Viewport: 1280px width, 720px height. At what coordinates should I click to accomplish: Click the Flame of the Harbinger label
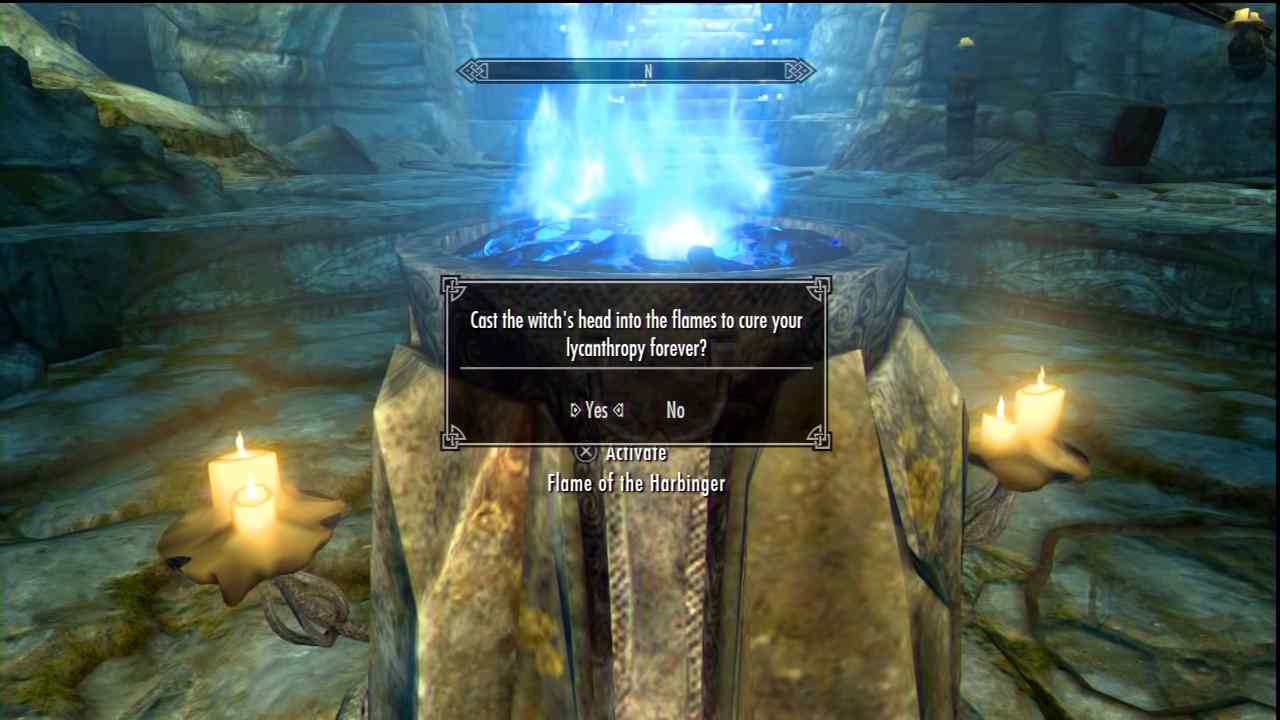coord(636,483)
